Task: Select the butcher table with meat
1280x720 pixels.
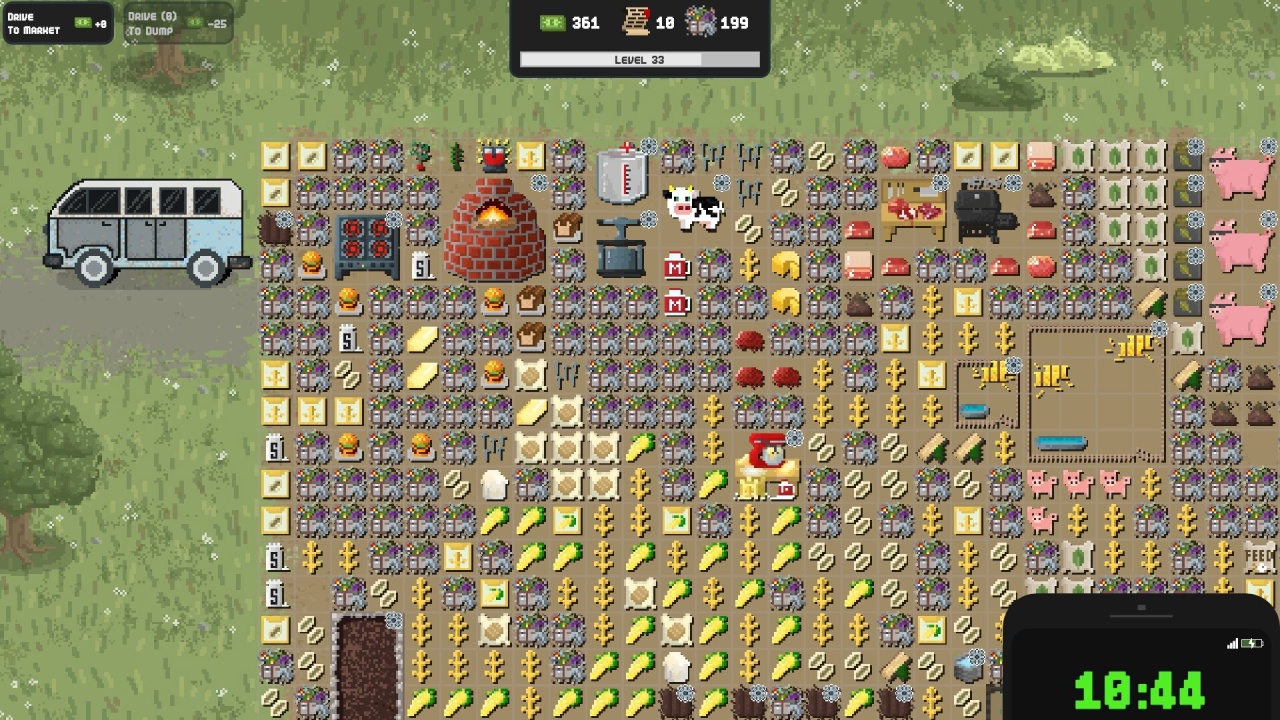Action: (912, 209)
